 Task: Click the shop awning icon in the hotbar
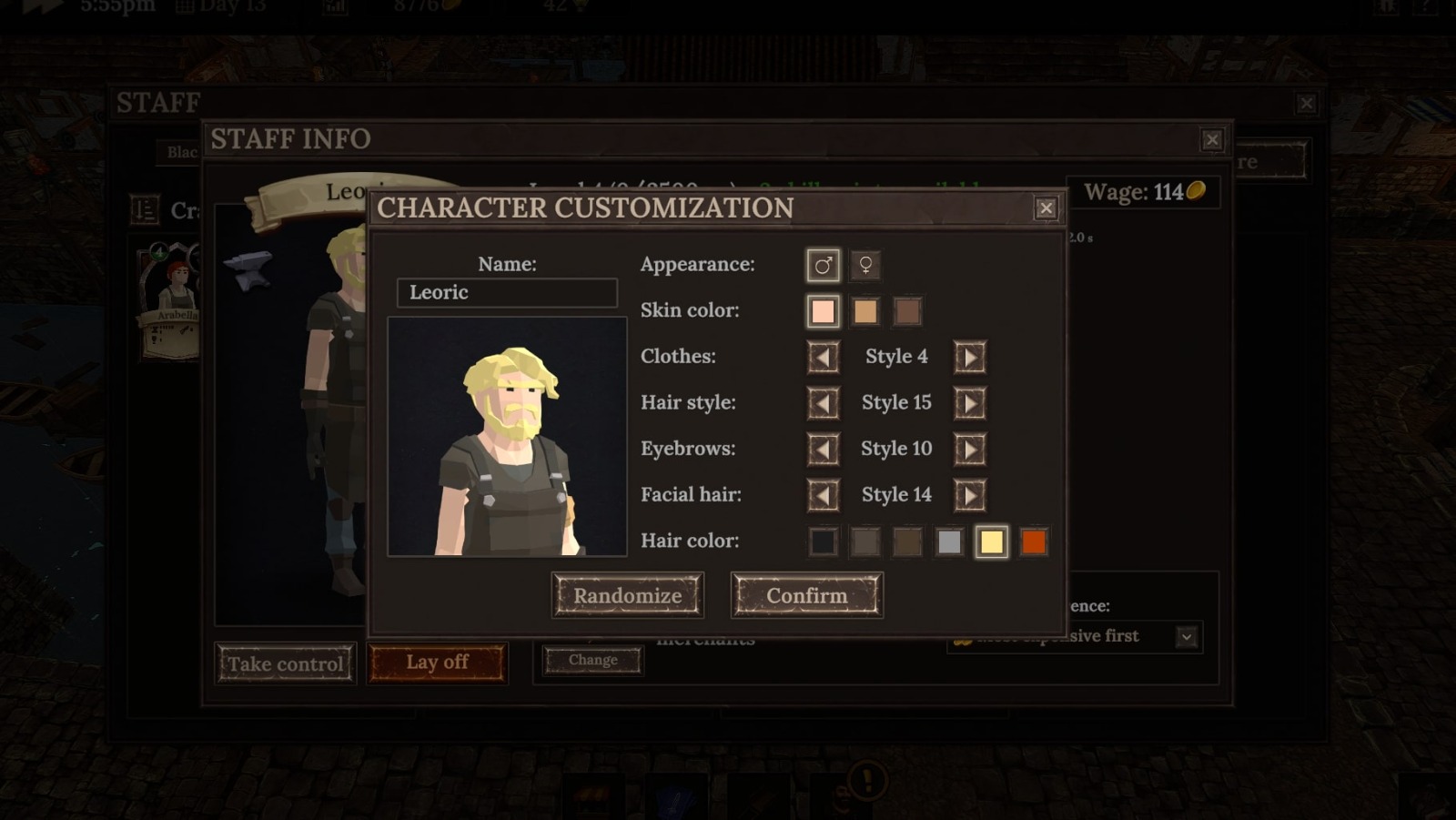(592, 795)
